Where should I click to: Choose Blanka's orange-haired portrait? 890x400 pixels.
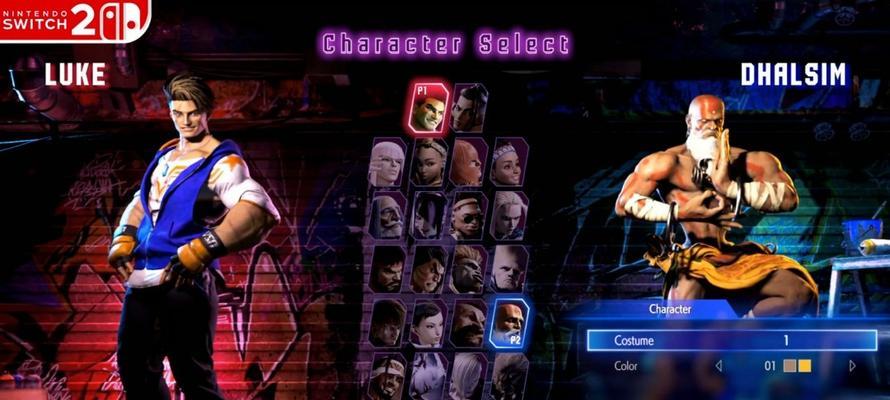pyautogui.click(x=467, y=268)
